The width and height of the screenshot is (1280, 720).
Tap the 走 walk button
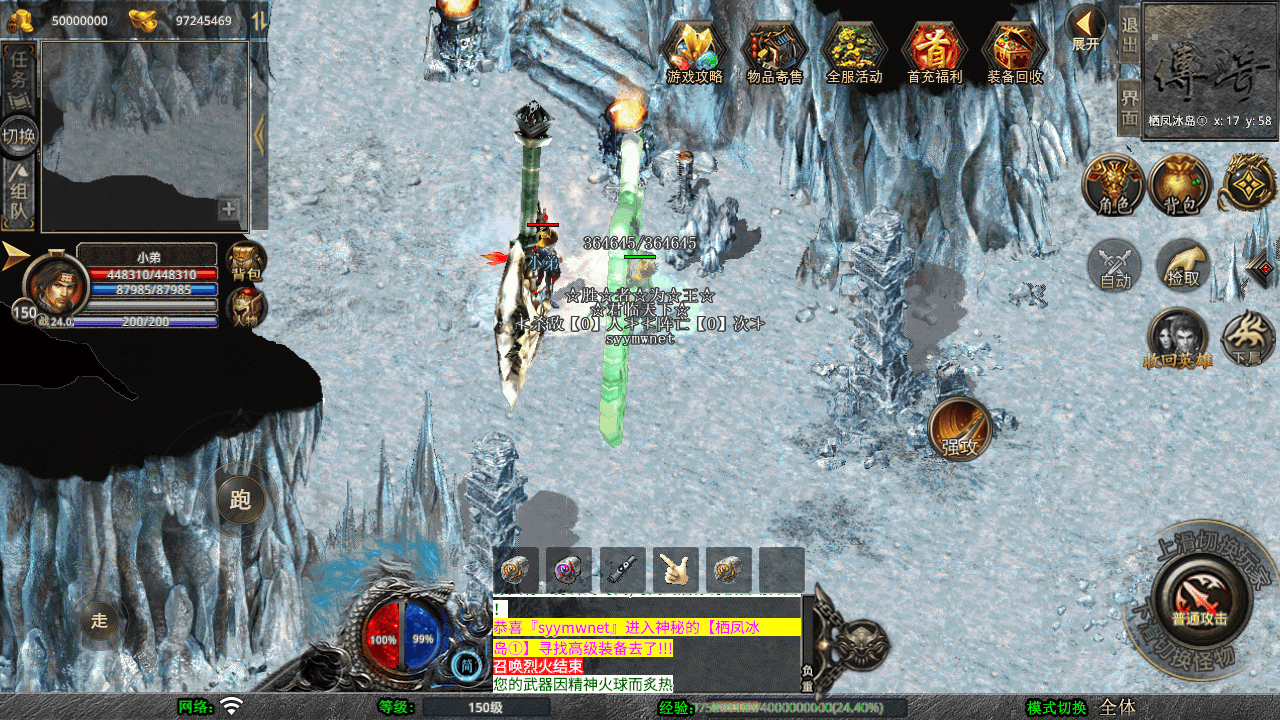[100, 620]
